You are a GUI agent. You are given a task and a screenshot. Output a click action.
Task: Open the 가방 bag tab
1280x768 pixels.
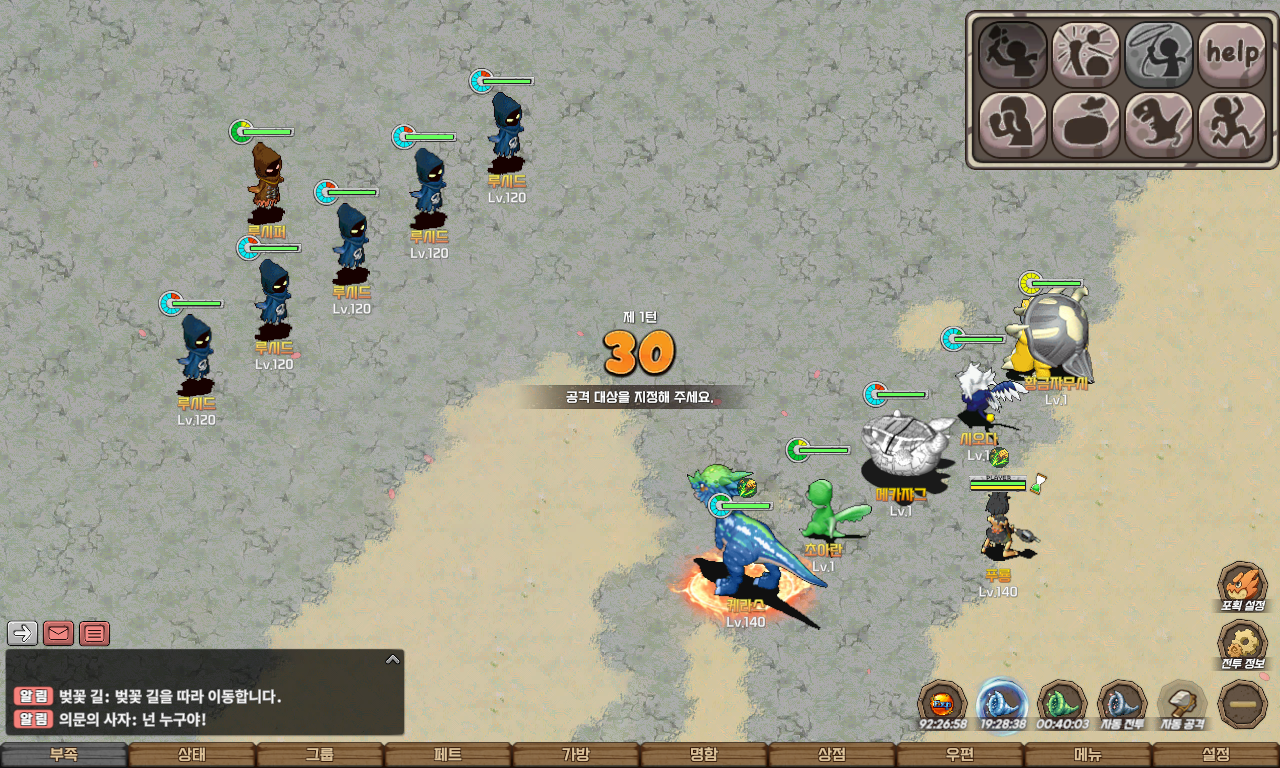coord(576,755)
